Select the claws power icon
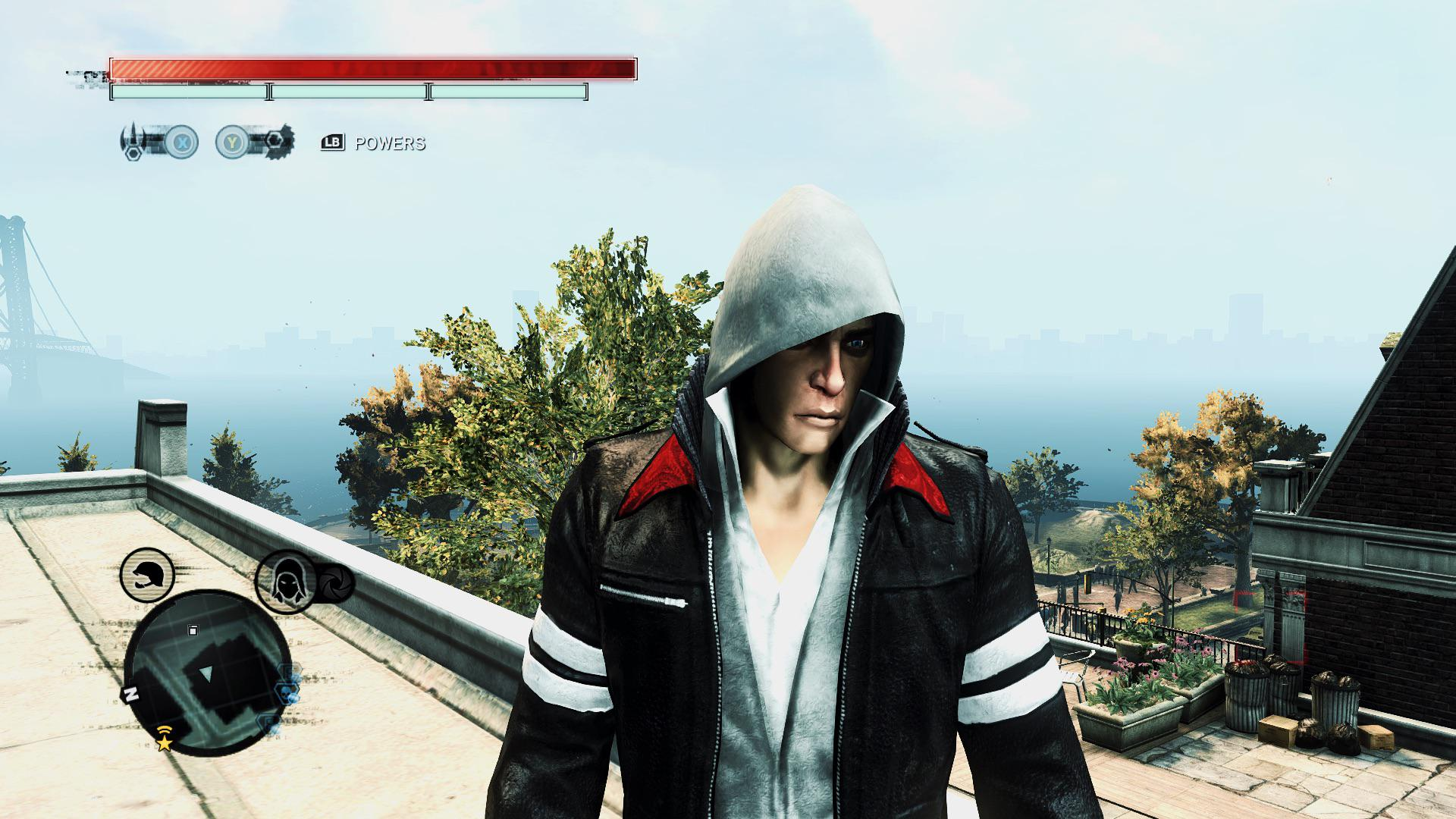Image resolution: width=1456 pixels, height=819 pixels. [135, 141]
